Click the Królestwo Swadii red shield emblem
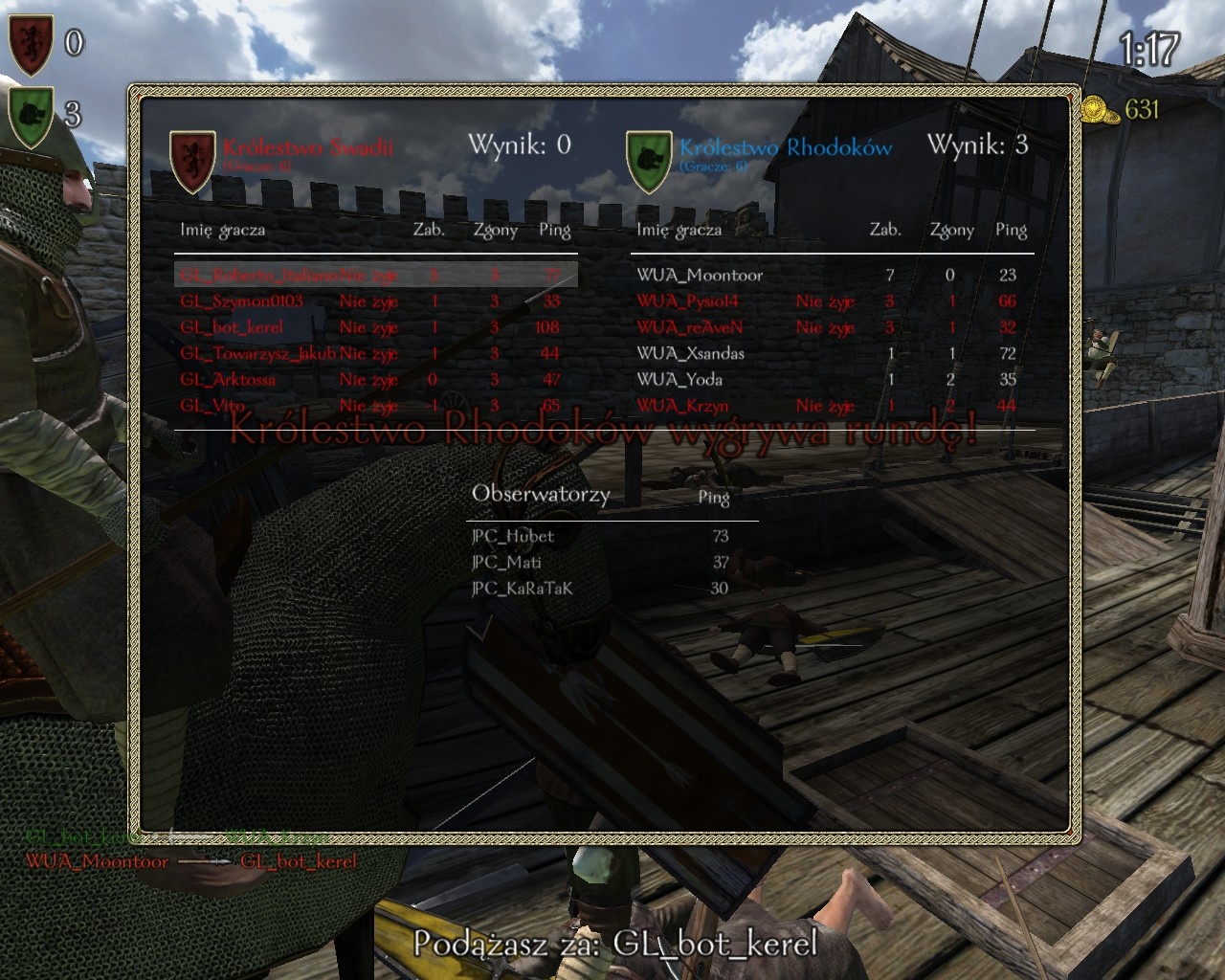Screen dimensions: 1225x980 192,161
